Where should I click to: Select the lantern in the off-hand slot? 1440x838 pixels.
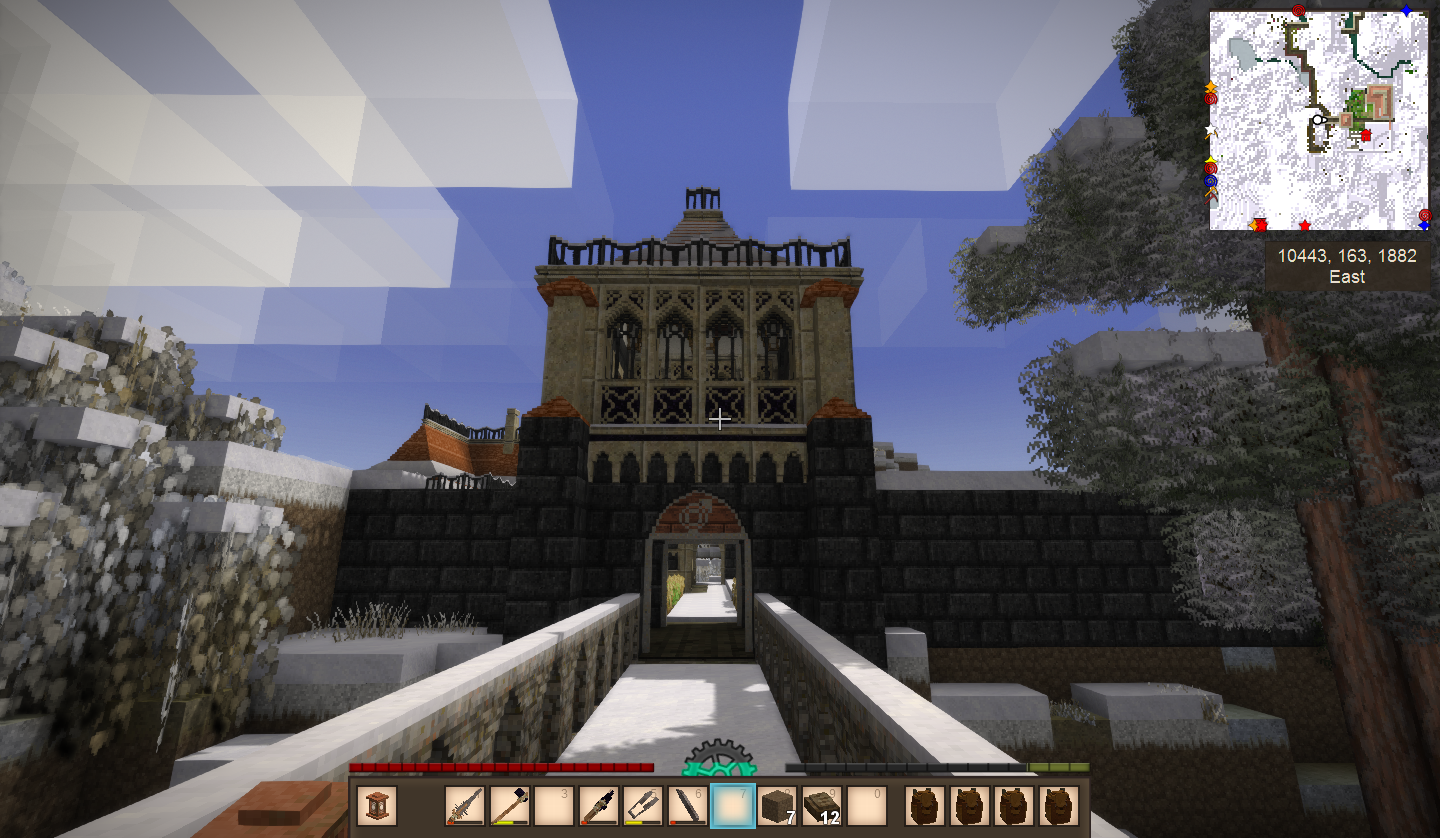(x=377, y=806)
